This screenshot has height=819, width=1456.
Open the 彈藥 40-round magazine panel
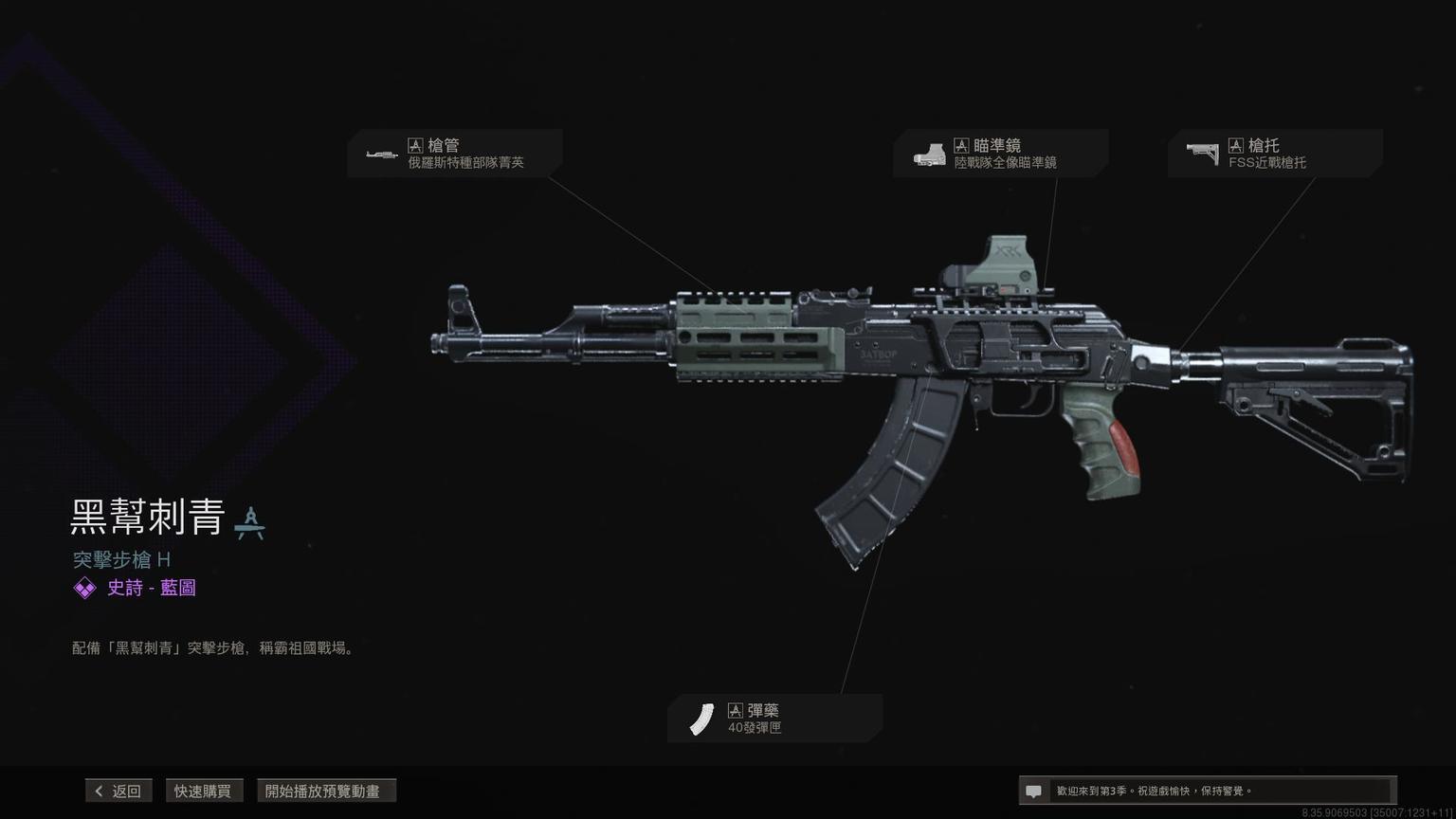coord(774,719)
